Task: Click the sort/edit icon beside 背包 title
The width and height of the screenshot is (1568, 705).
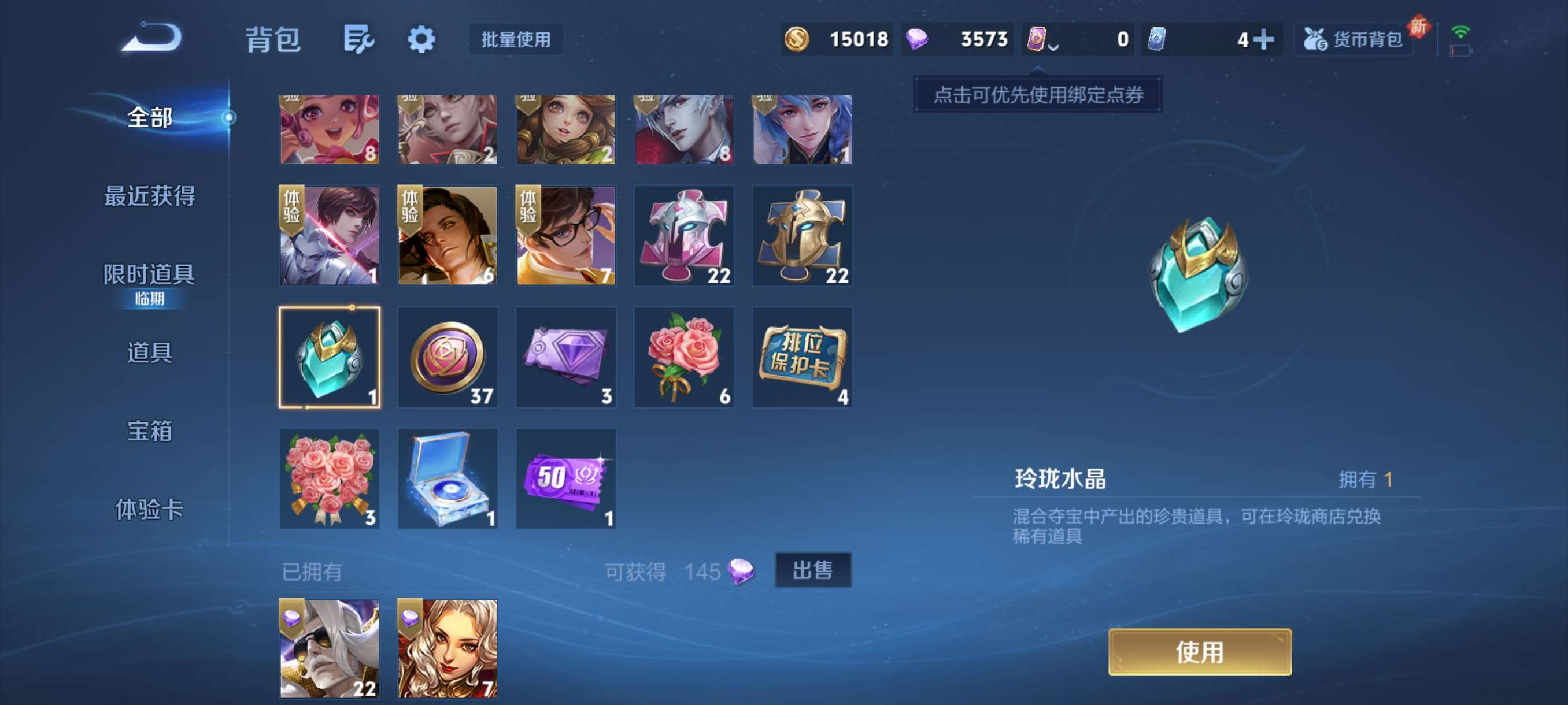Action: [x=358, y=39]
